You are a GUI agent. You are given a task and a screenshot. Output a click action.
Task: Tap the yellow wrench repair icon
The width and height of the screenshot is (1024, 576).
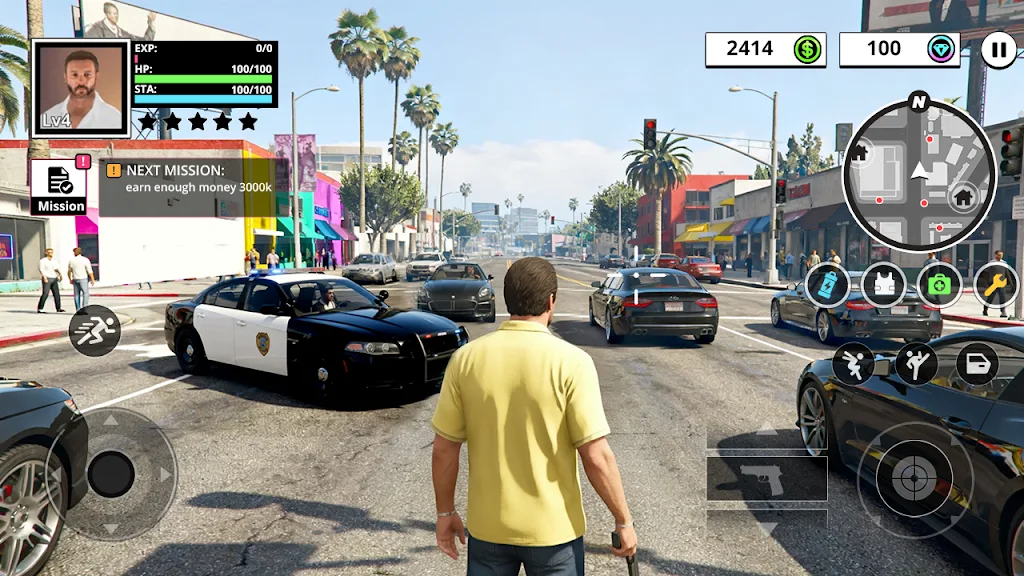coord(996,285)
